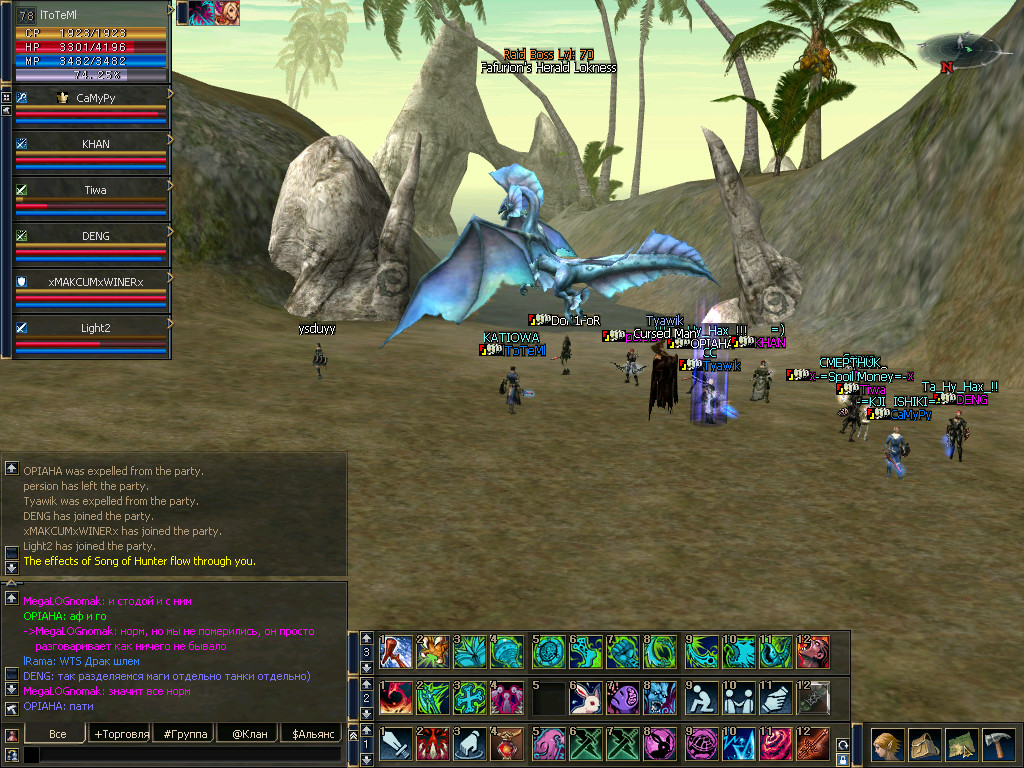Select the Все chat tab
Image resolution: width=1024 pixels, height=768 pixels.
point(57,734)
